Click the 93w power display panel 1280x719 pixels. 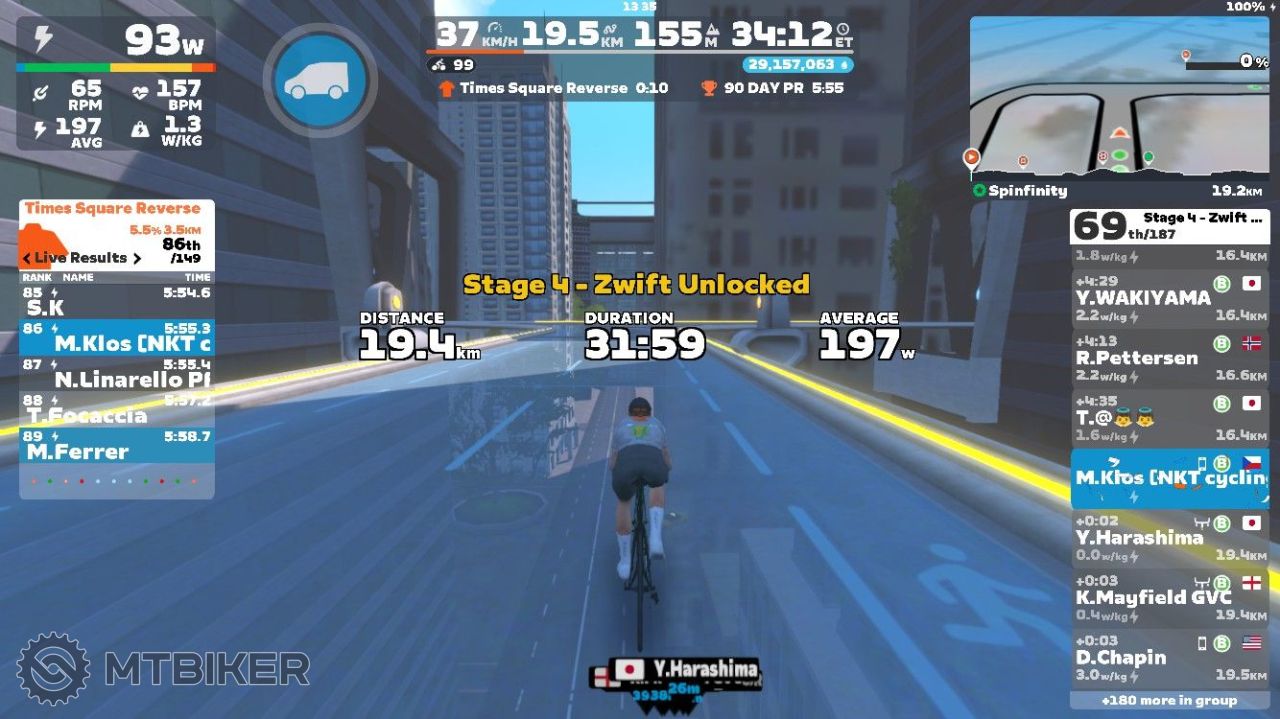(x=116, y=40)
